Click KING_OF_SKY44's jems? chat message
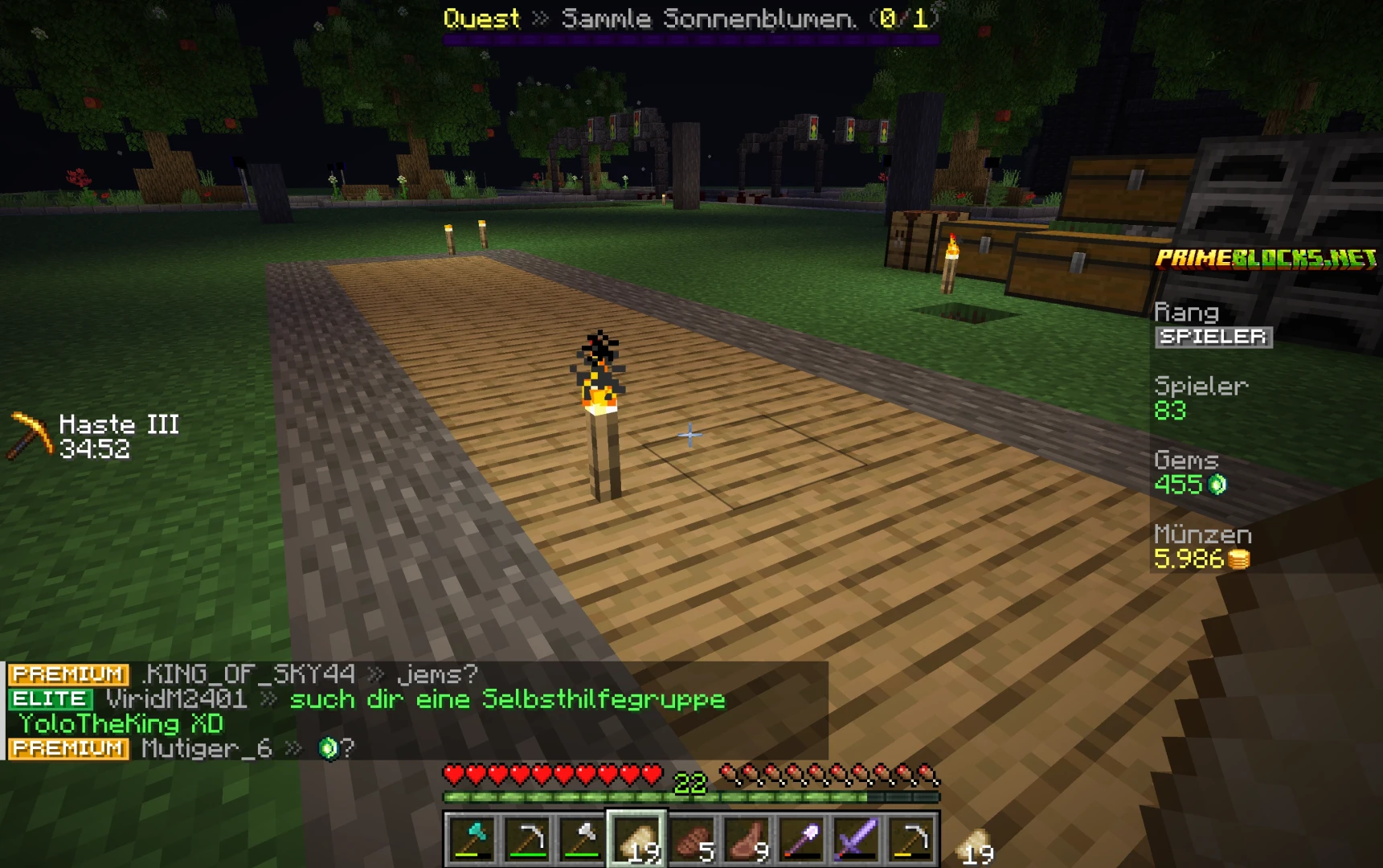The width and height of the screenshot is (1383, 868). coord(241,675)
